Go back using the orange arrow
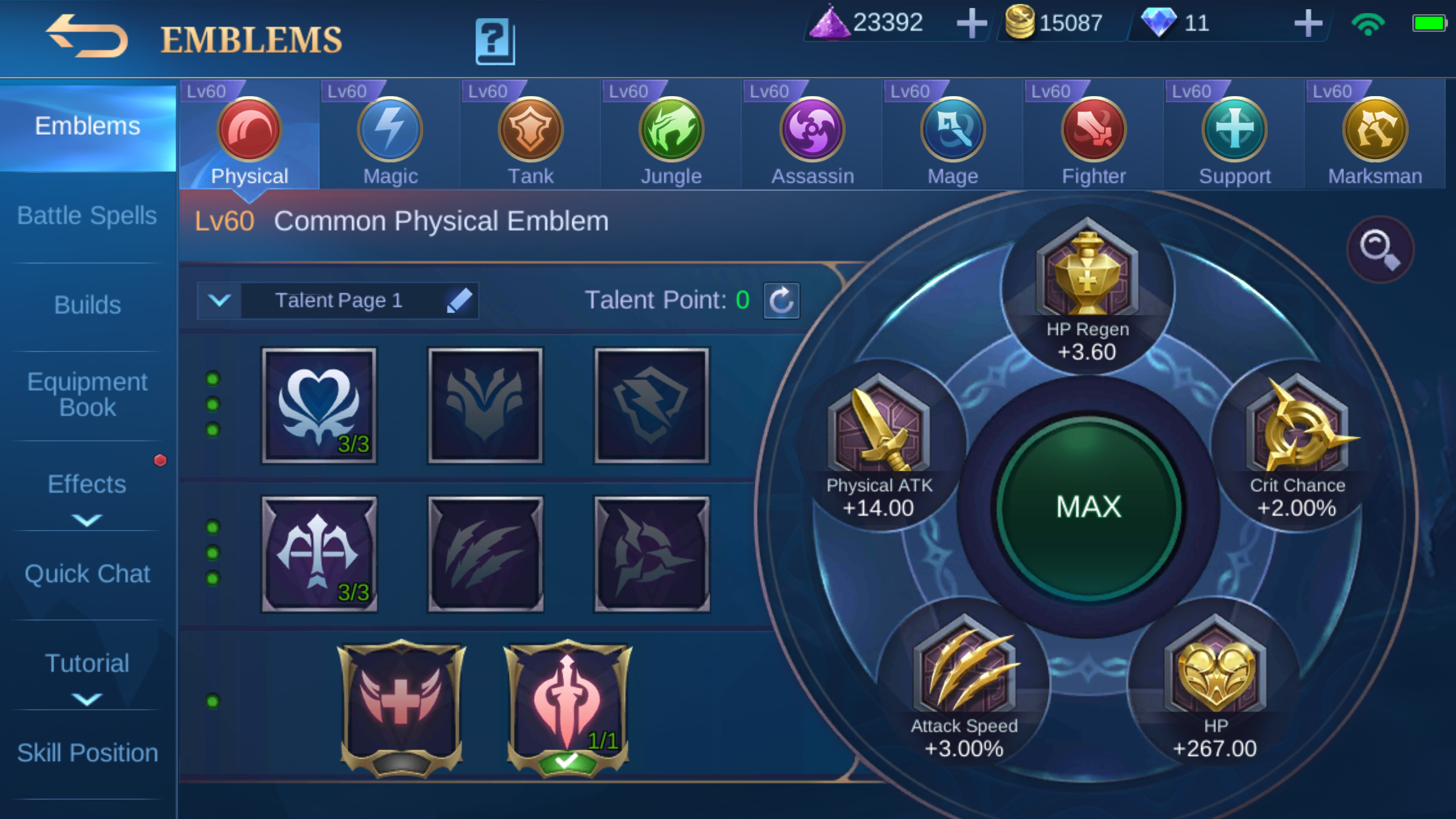This screenshot has height=819, width=1456. (87, 37)
